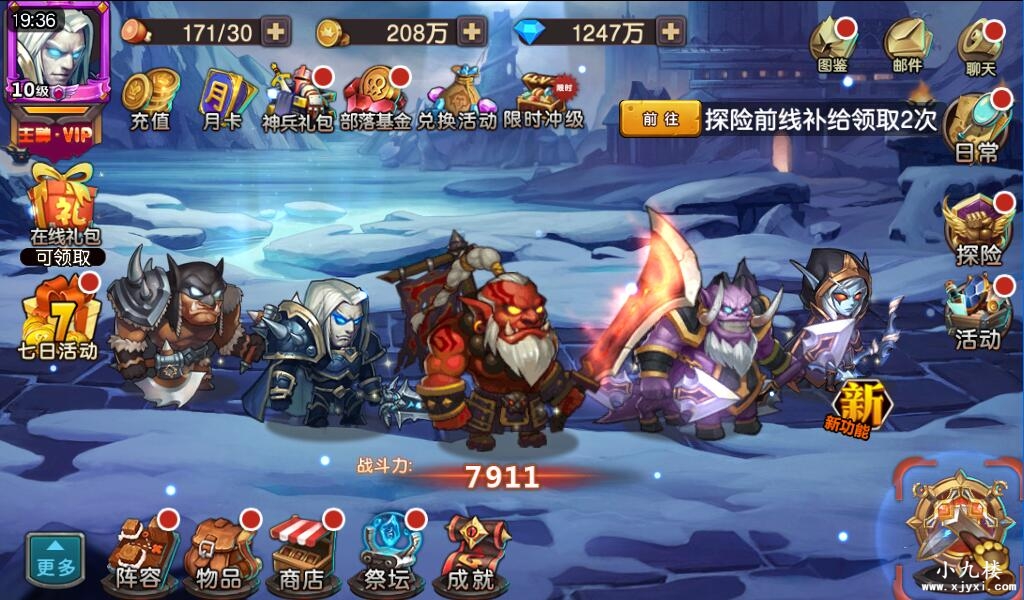The height and width of the screenshot is (600, 1024).
Task: Open the 活动 events menu
Action: click(977, 313)
